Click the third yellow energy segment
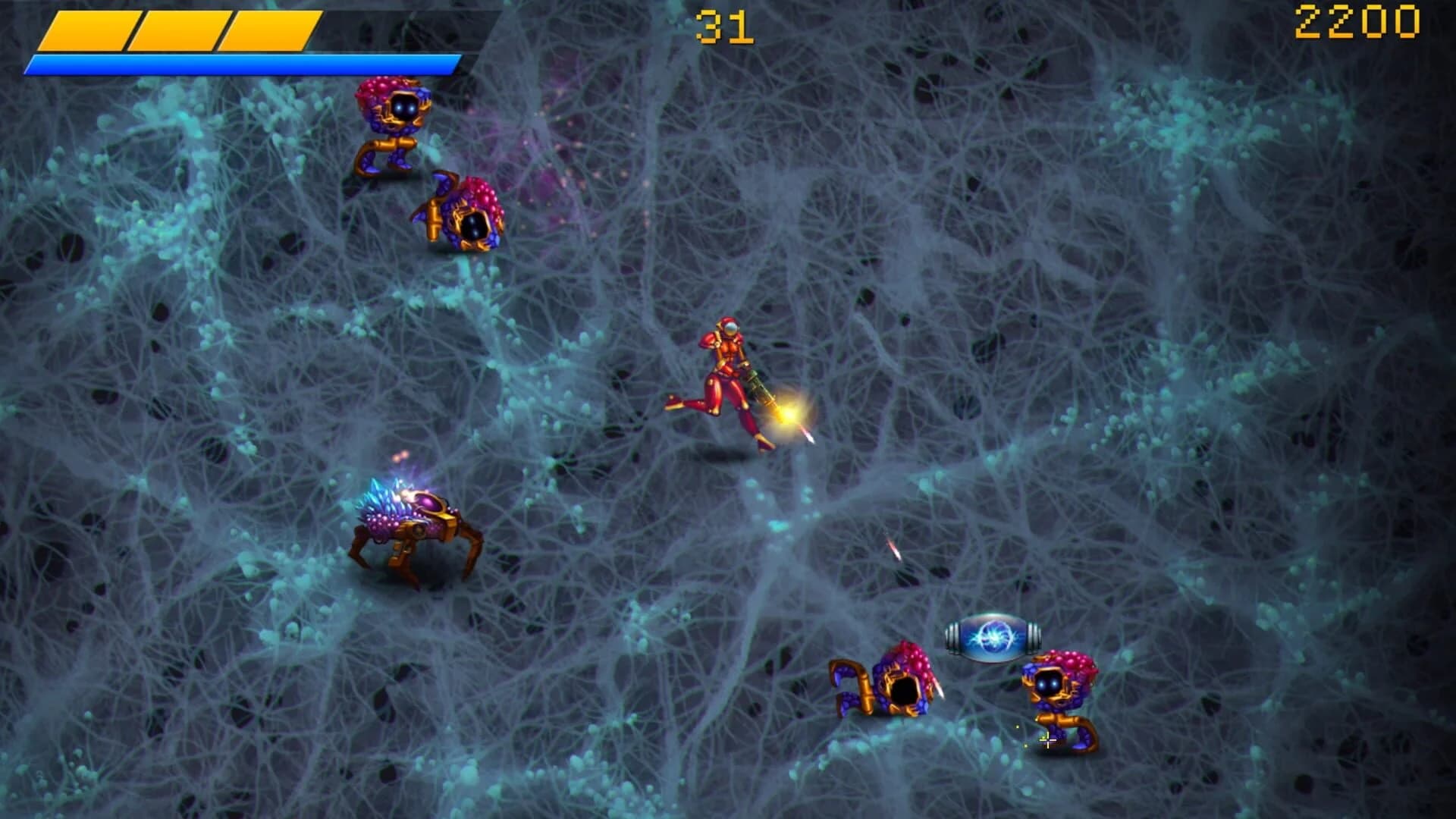This screenshot has height=819, width=1456. click(x=269, y=29)
